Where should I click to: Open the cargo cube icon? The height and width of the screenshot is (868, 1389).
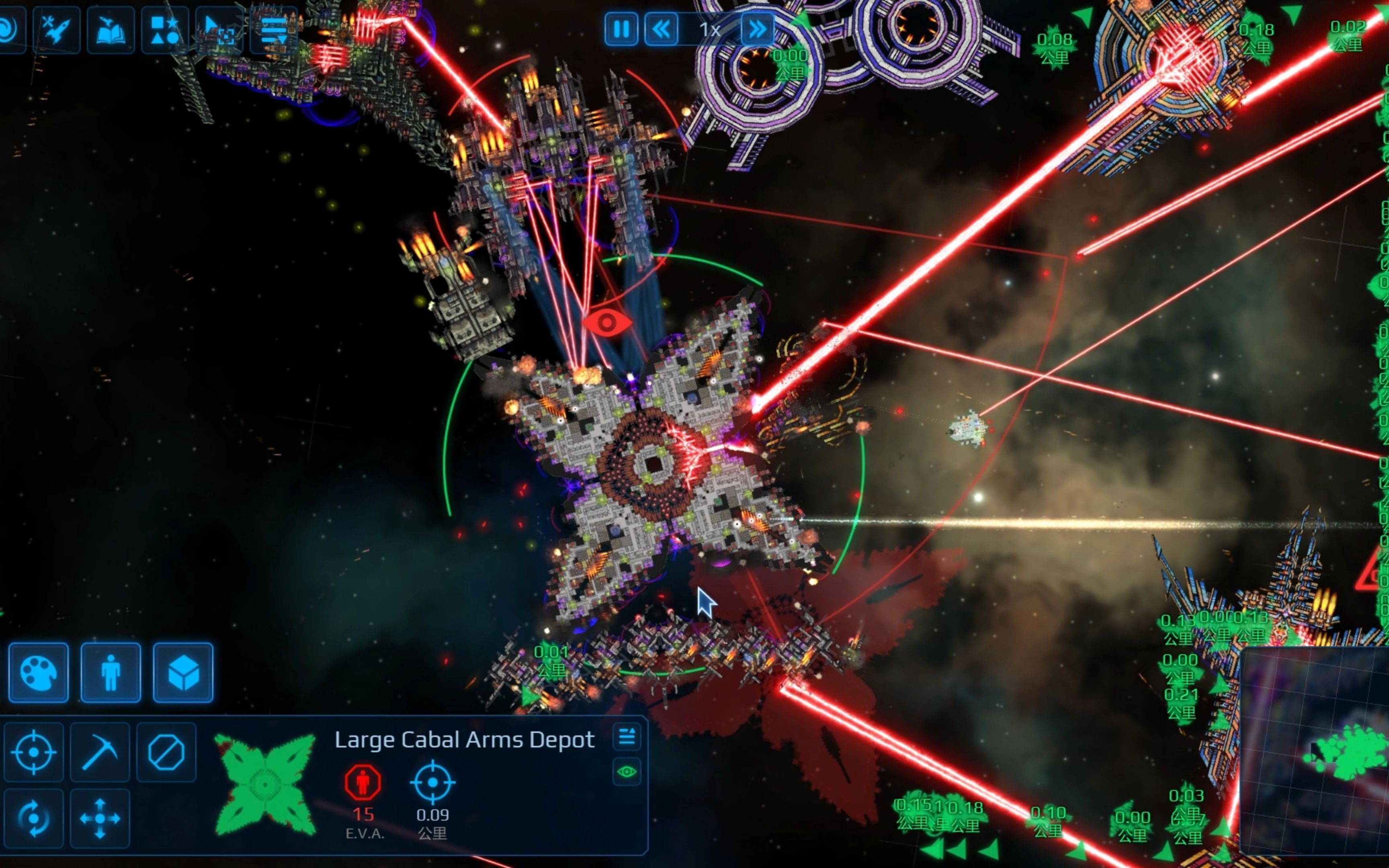[x=183, y=673]
